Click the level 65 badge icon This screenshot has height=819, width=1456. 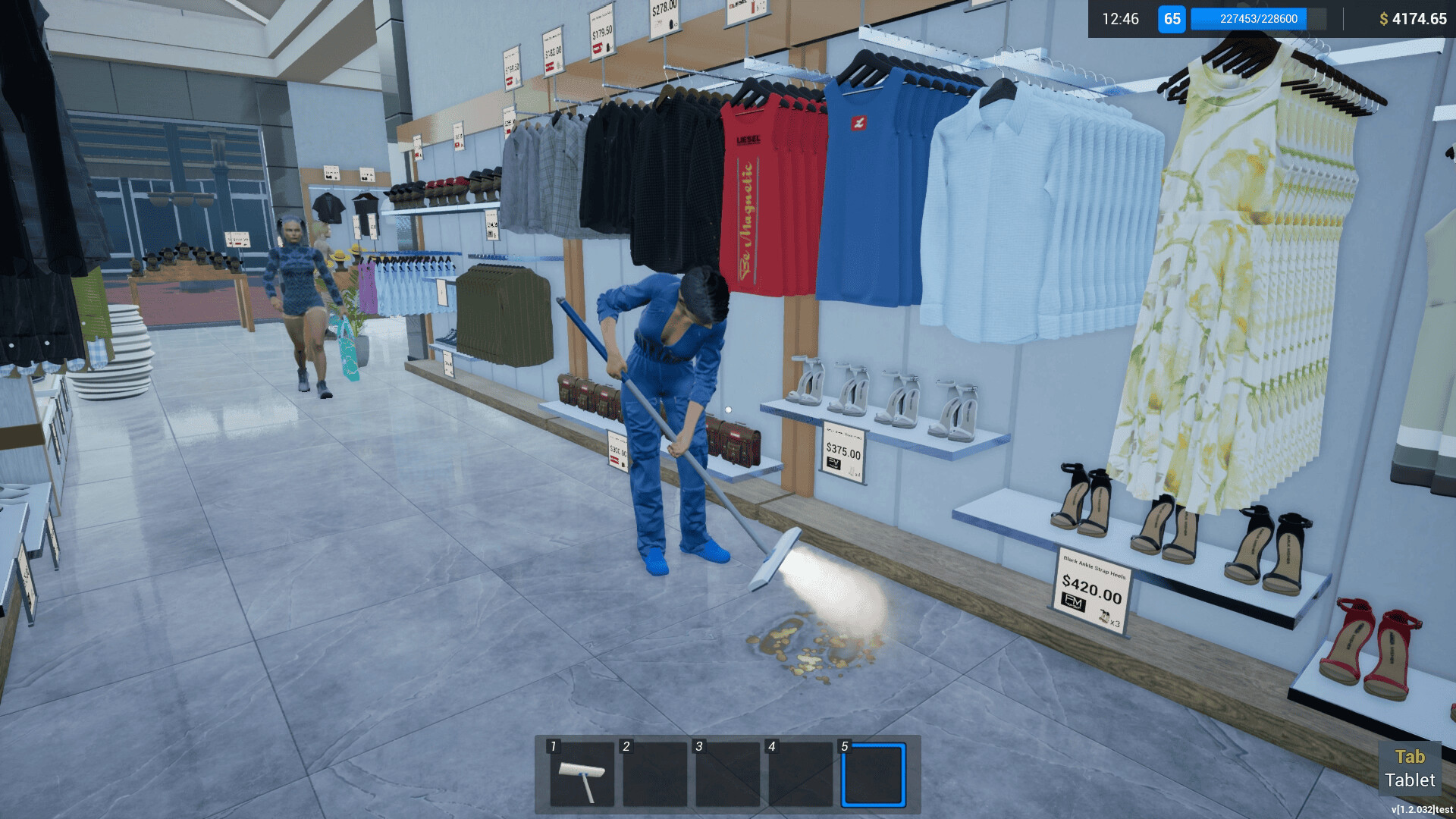point(1172,20)
